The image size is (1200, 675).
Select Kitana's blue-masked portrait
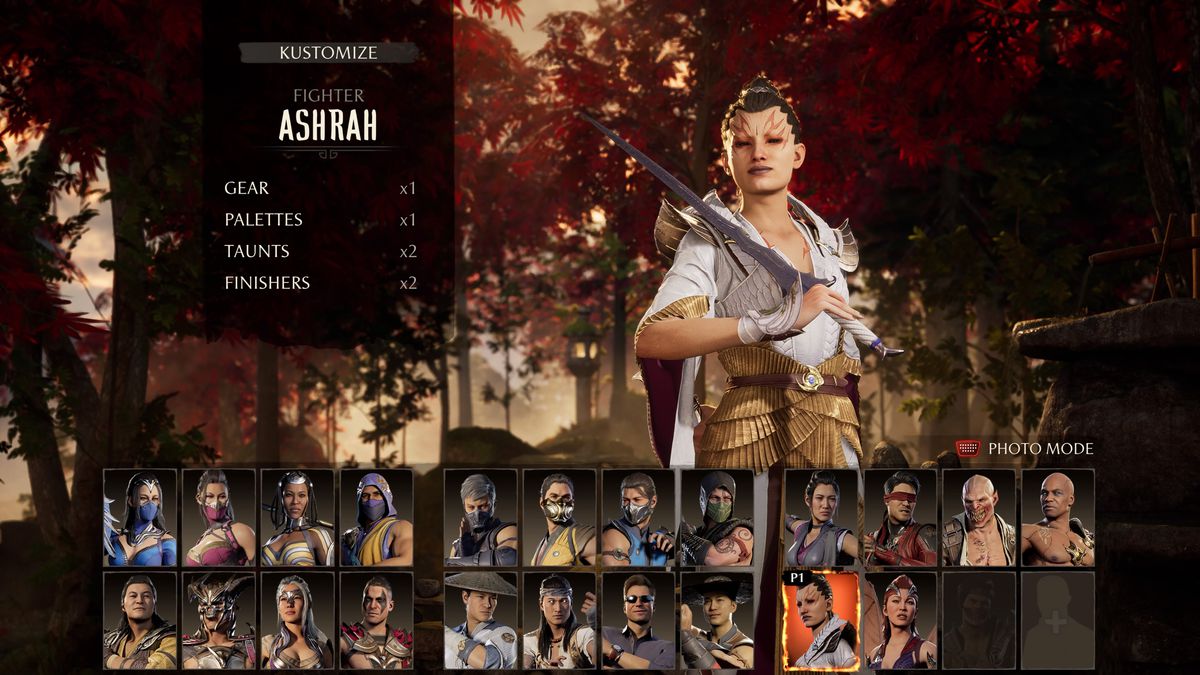(140, 517)
